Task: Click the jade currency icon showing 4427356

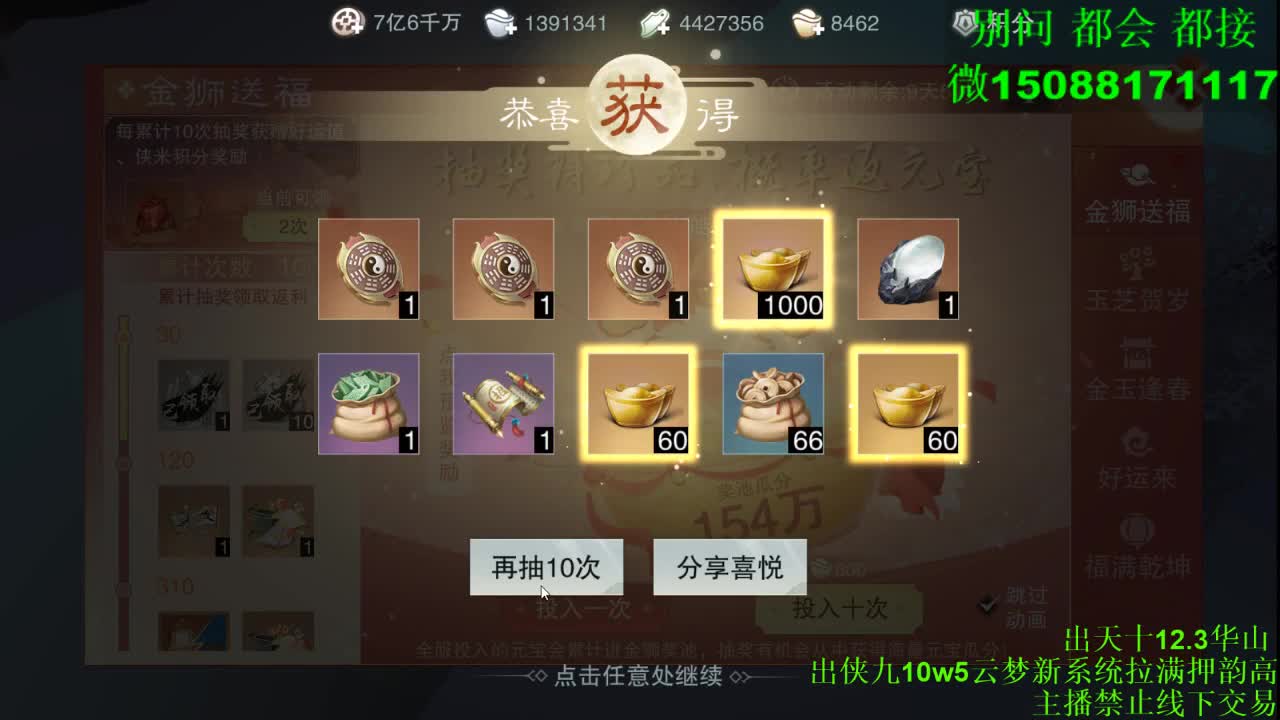Action: pyautogui.click(x=655, y=20)
